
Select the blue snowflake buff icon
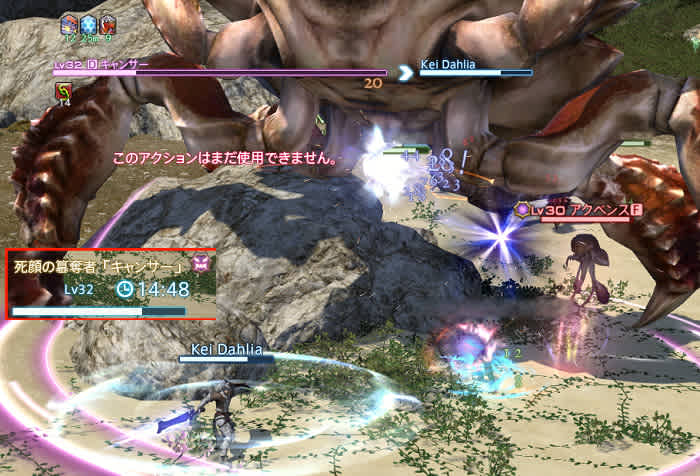click(x=89, y=24)
